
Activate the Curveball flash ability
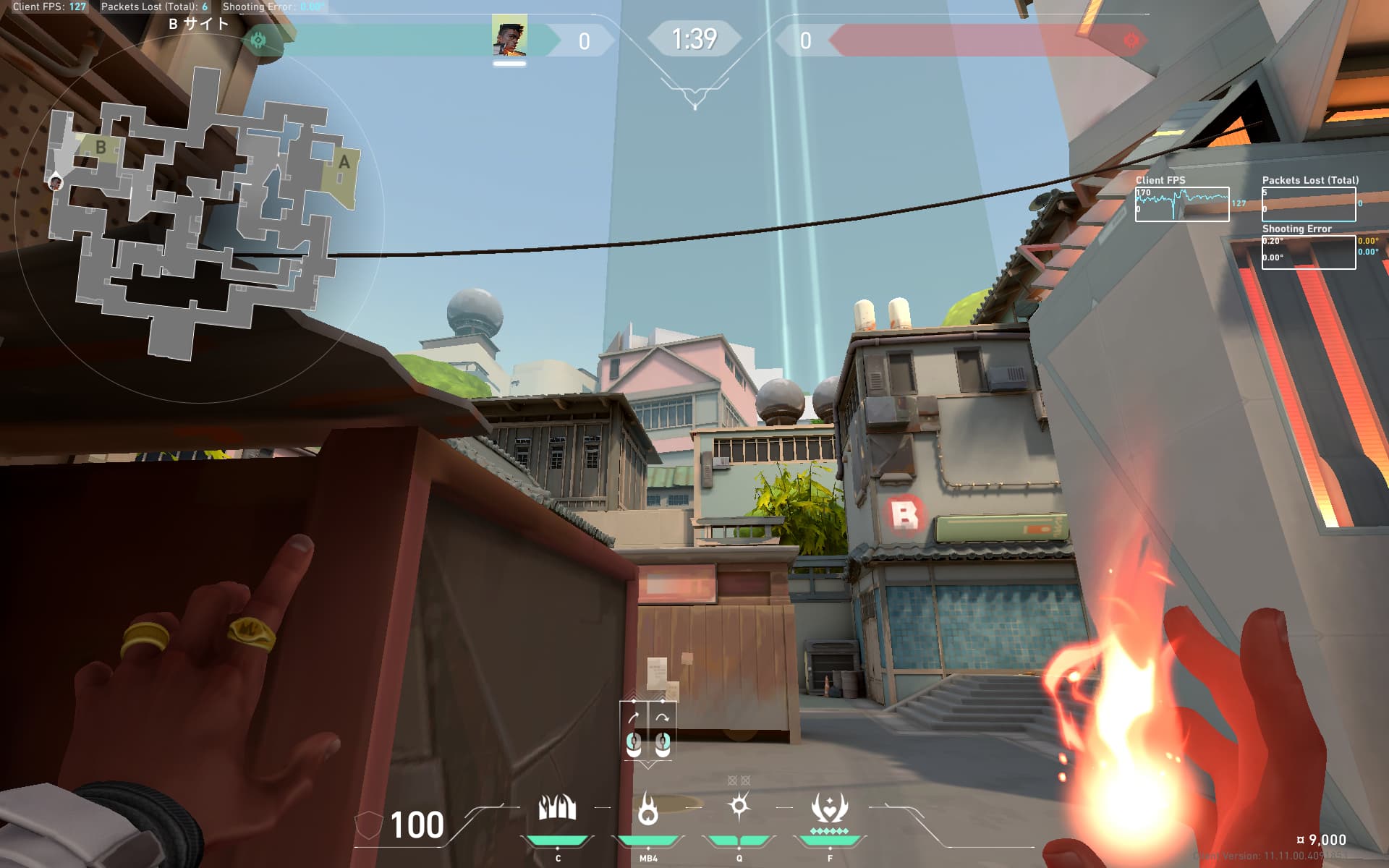(x=739, y=806)
